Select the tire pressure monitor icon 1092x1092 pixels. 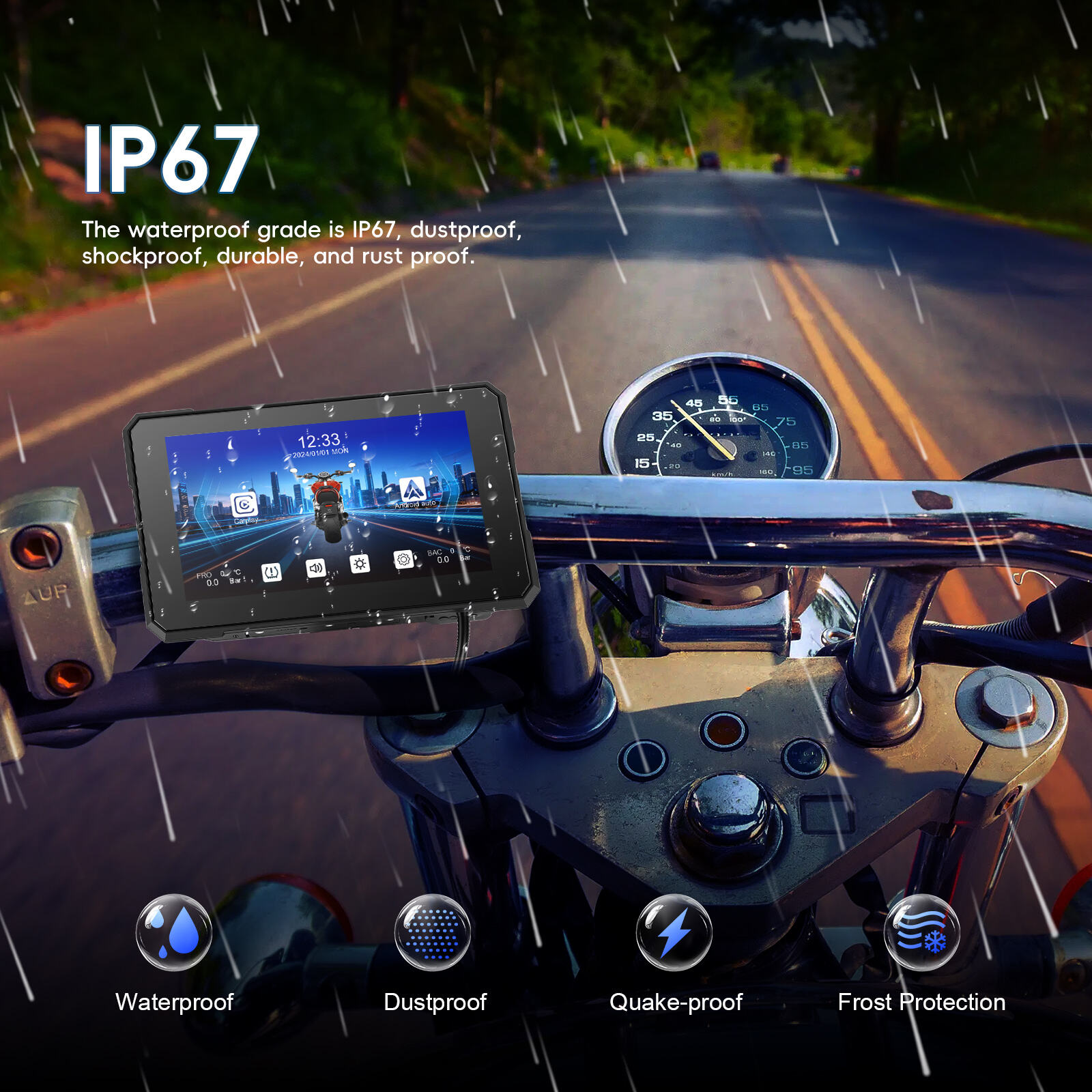pos(272,572)
